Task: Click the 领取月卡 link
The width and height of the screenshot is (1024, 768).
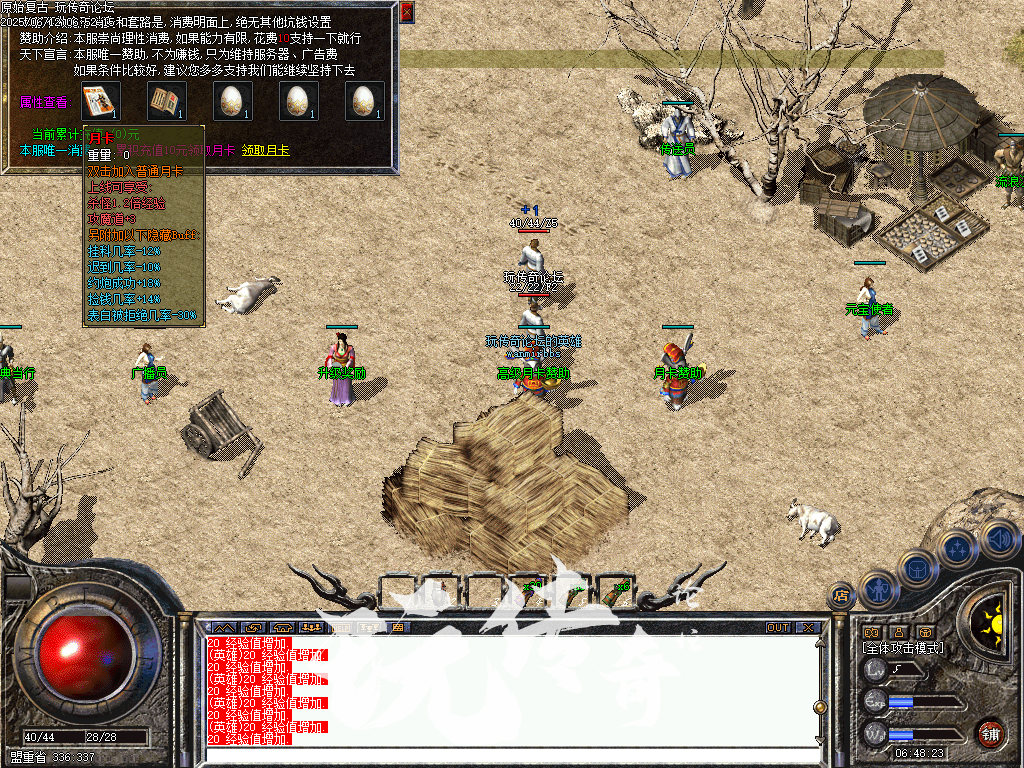Action: coord(265,150)
